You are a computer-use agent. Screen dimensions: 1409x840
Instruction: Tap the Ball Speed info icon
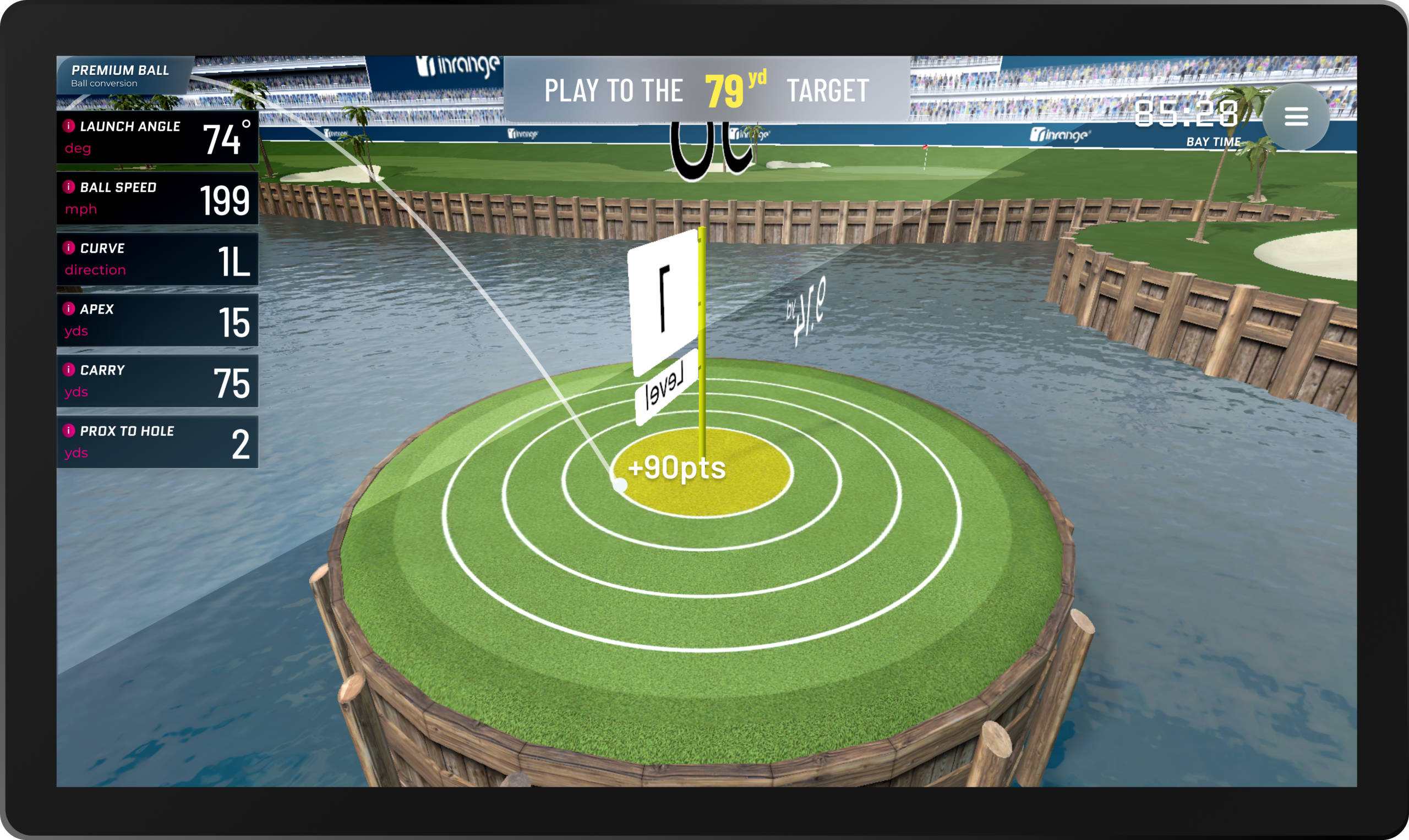click(x=69, y=187)
